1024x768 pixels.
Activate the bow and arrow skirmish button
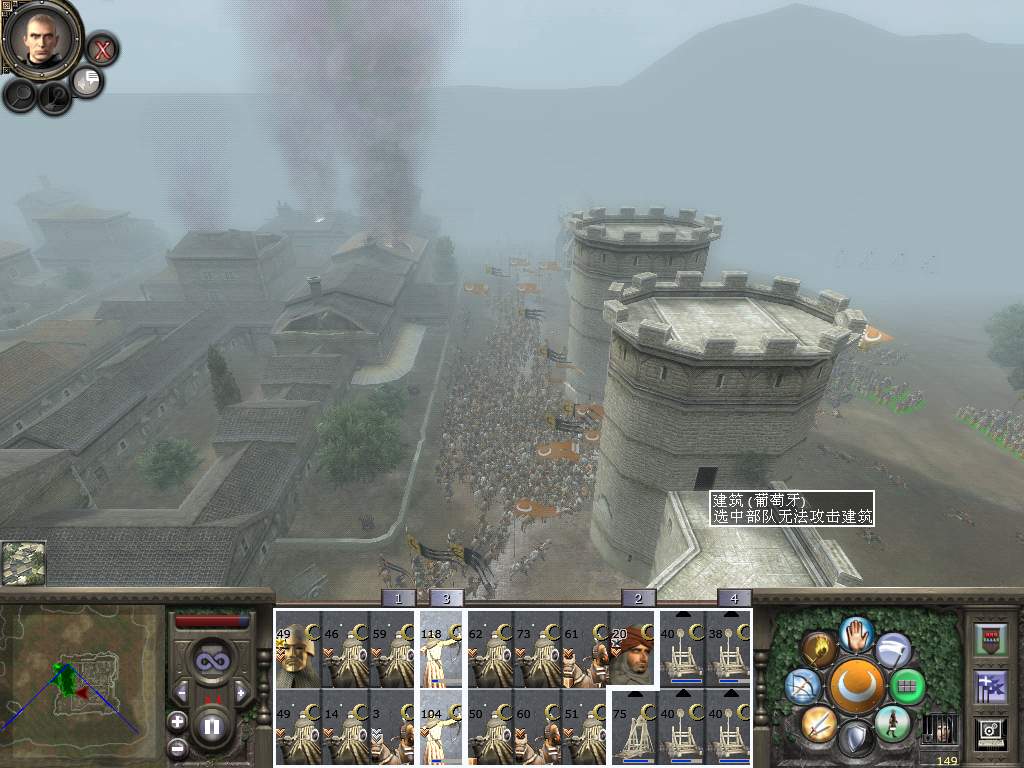pyautogui.click(x=803, y=686)
